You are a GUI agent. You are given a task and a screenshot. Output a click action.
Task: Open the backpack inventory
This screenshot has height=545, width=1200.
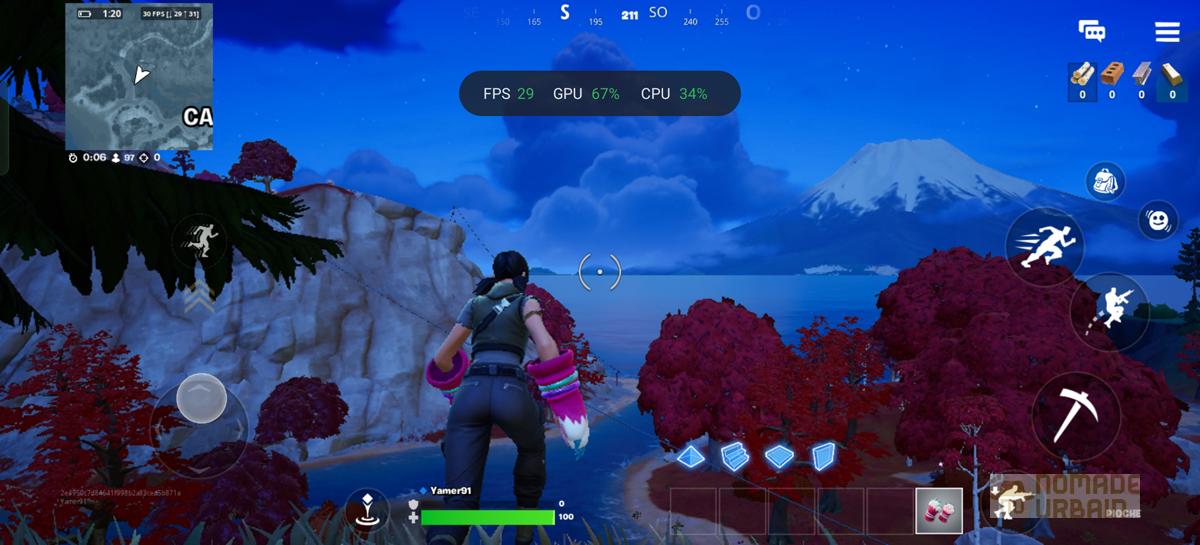(x=1106, y=181)
